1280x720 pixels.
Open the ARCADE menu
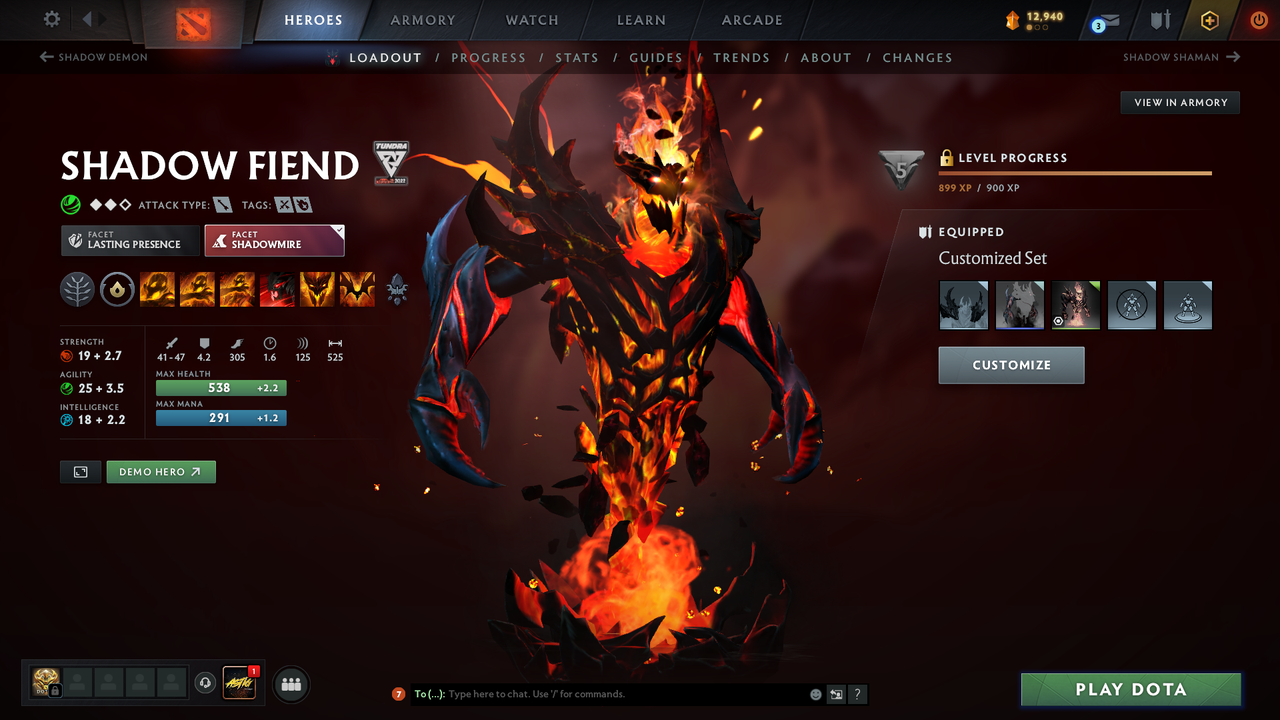tap(751, 20)
